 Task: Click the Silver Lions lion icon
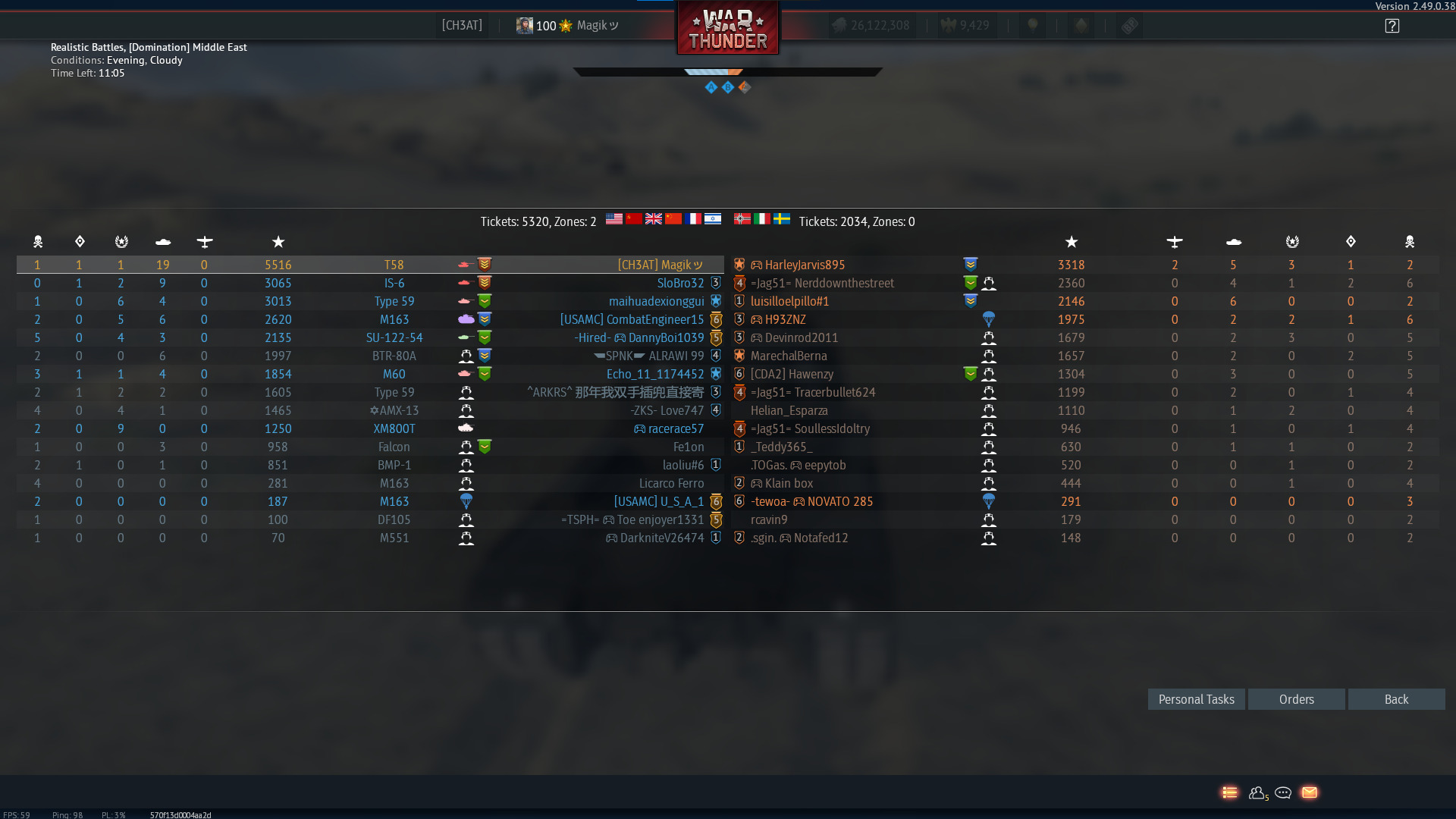(x=841, y=24)
